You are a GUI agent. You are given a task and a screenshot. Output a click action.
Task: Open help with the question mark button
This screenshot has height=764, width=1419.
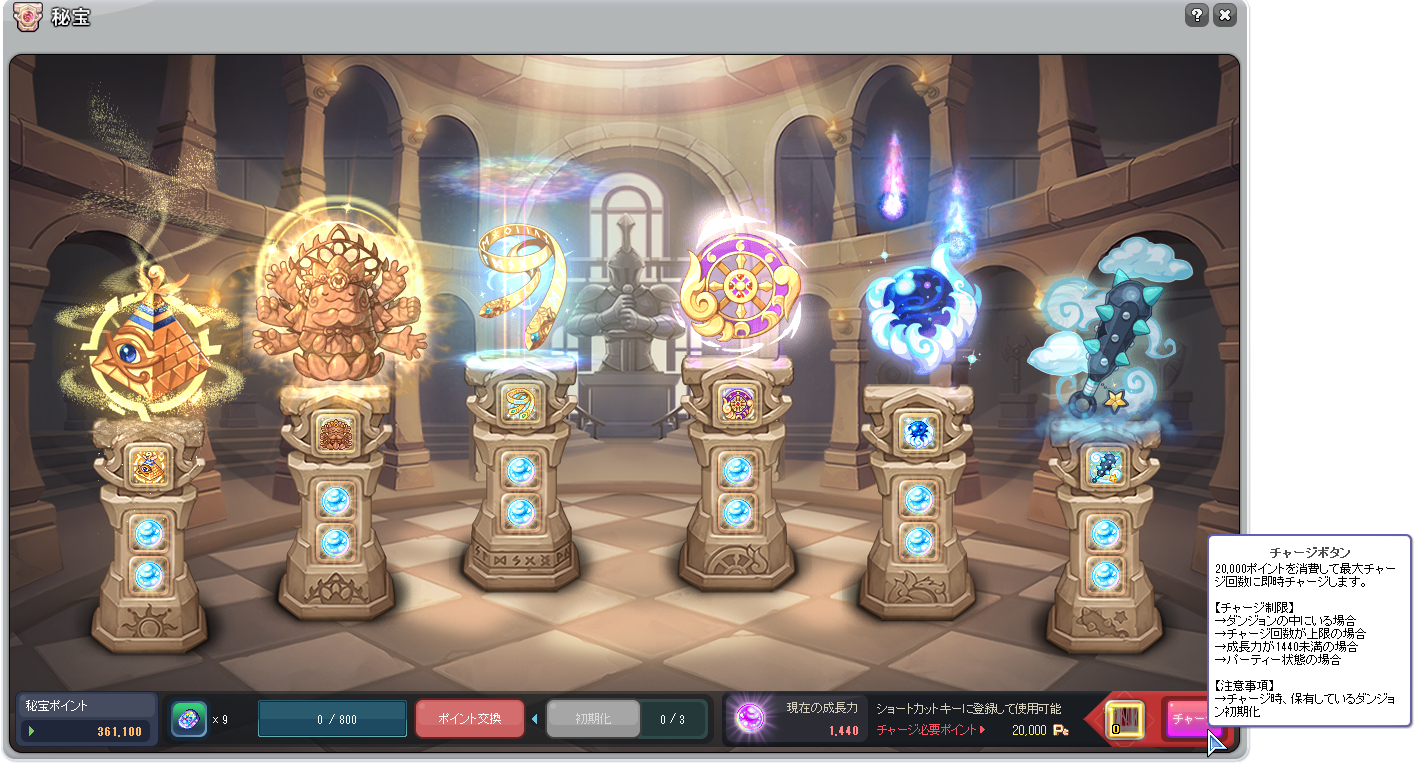pyautogui.click(x=1197, y=15)
